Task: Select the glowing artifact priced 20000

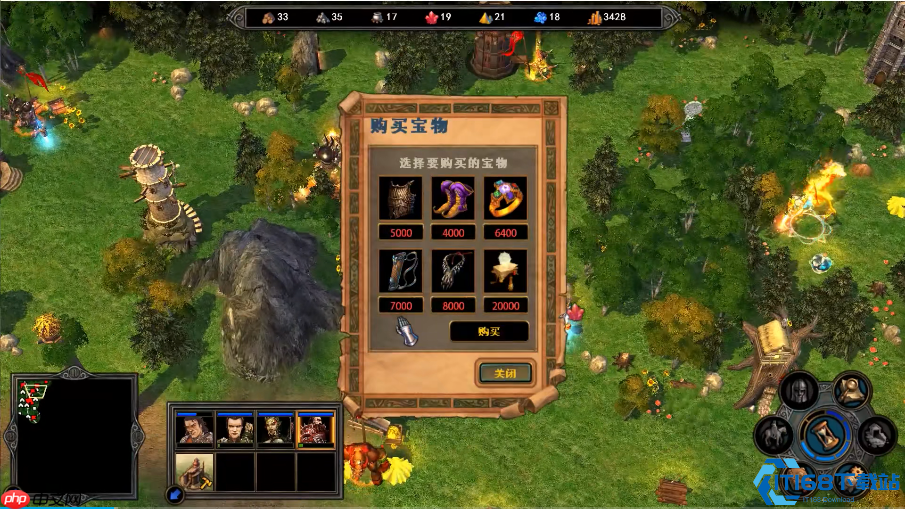Action: pyautogui.click(x=505, y=271)
